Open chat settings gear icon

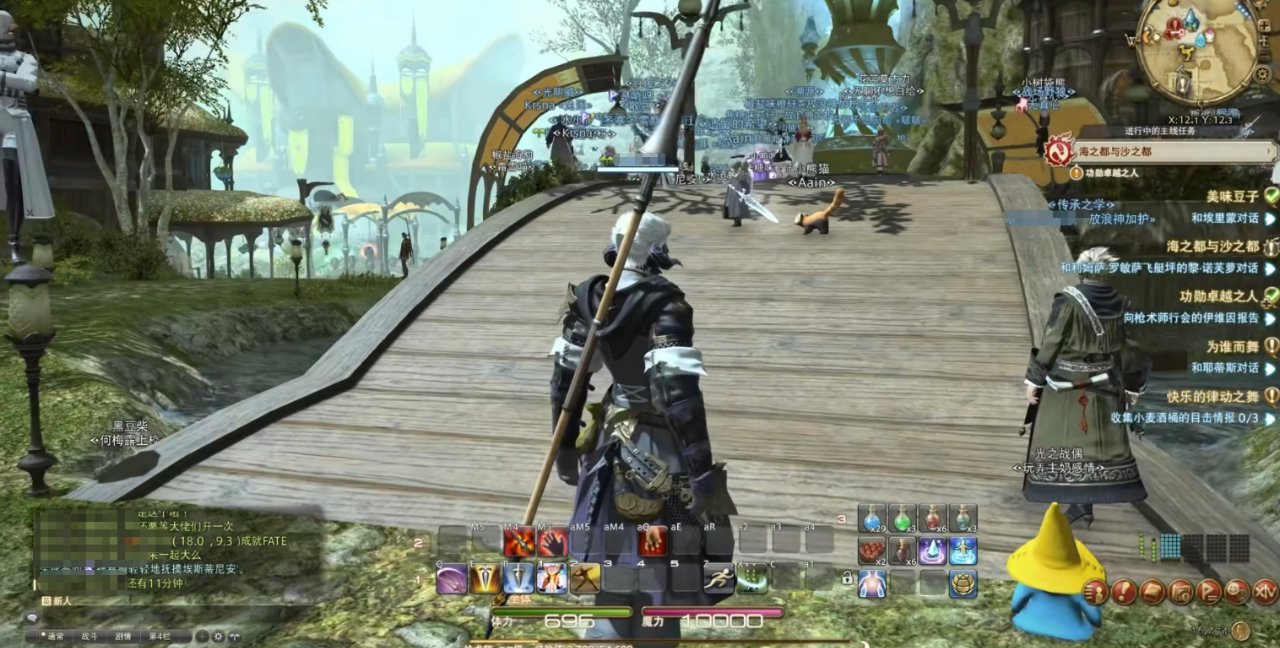pyautogui.click(x=219, y=636)
